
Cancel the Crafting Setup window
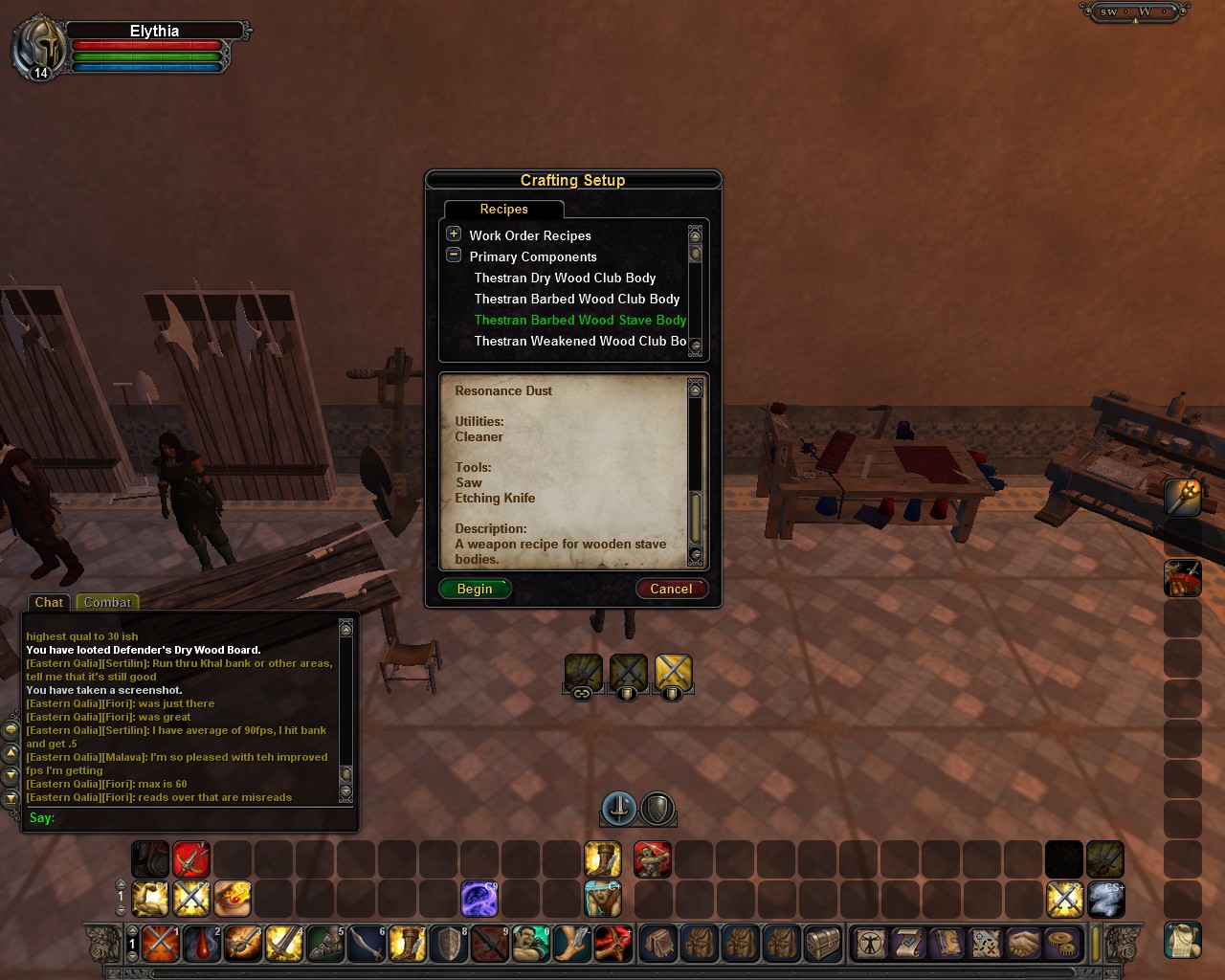671,589
